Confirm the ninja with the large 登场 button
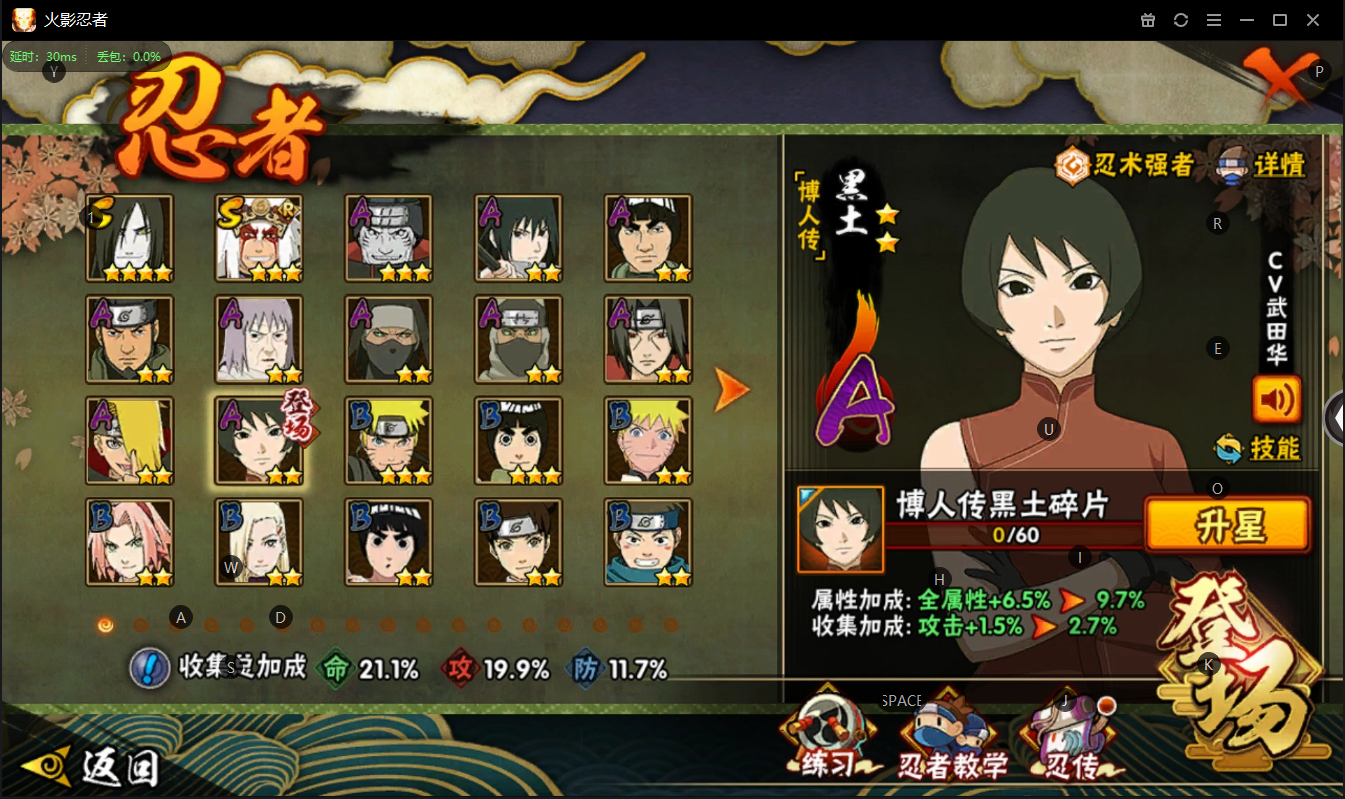This screenshot has height=799, width=1345. [x=1242, y=676]
